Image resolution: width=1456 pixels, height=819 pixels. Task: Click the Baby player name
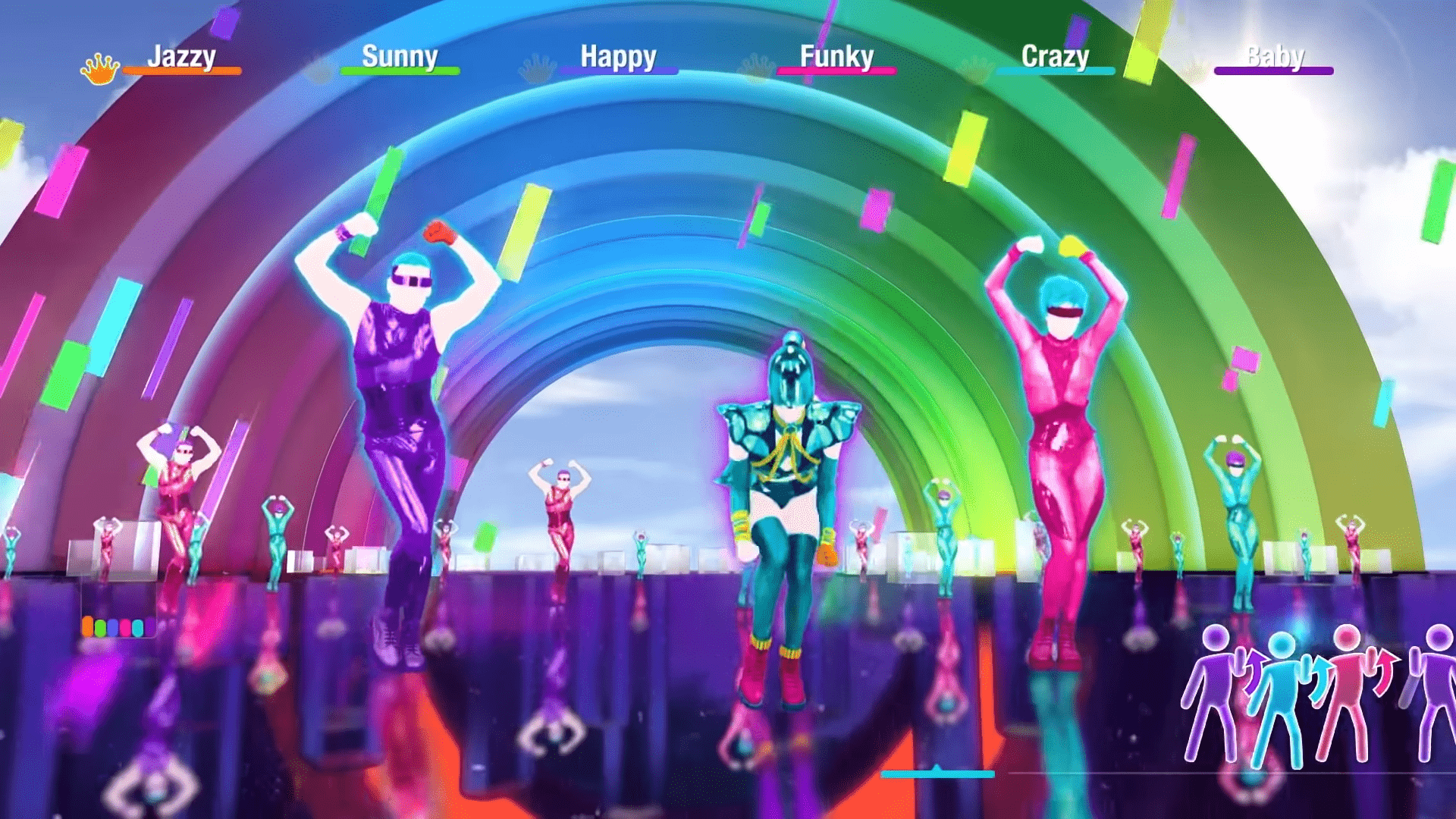pyautogui.click(x=1276, y=55)
